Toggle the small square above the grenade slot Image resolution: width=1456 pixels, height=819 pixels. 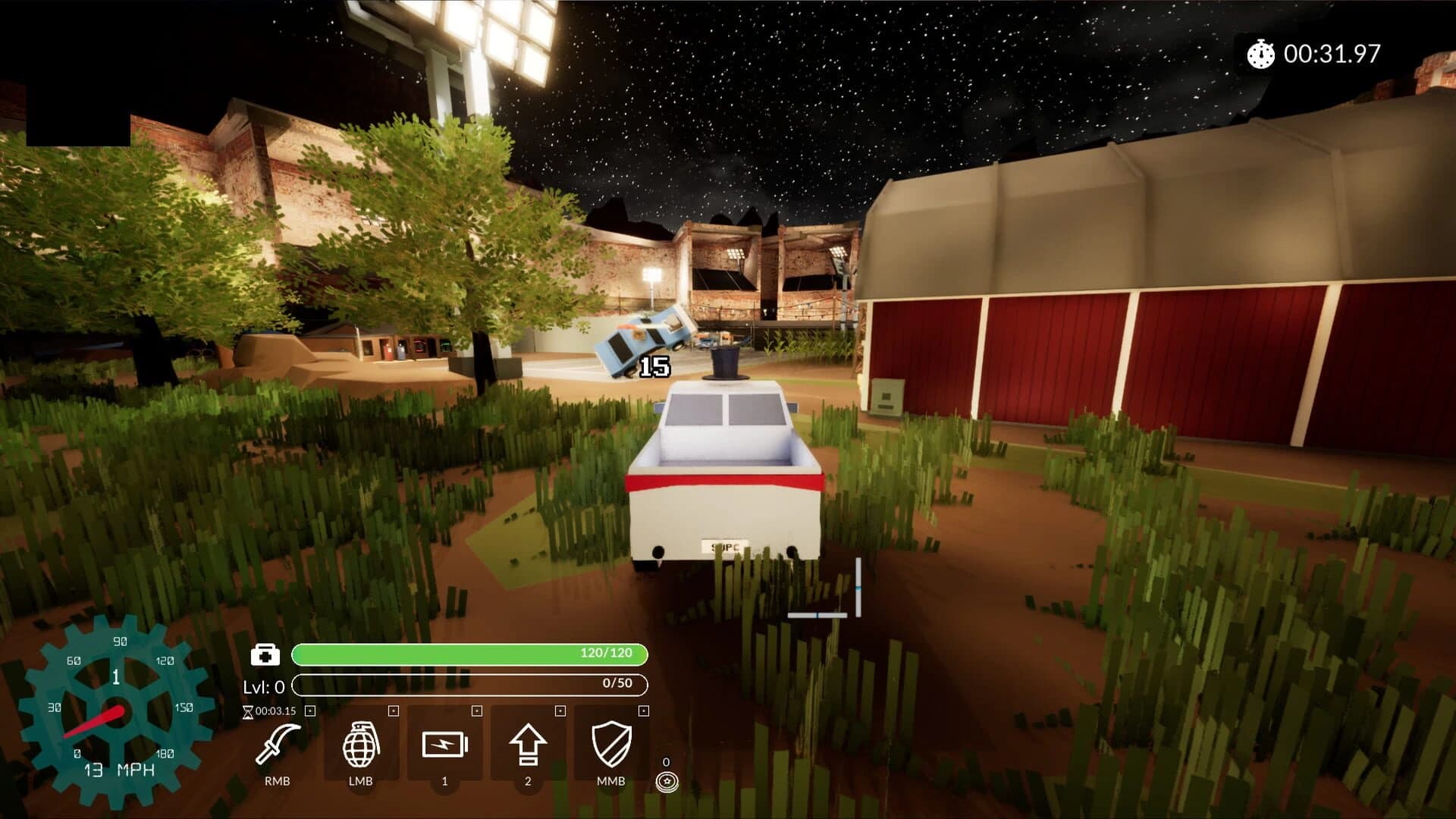[391, 711]
